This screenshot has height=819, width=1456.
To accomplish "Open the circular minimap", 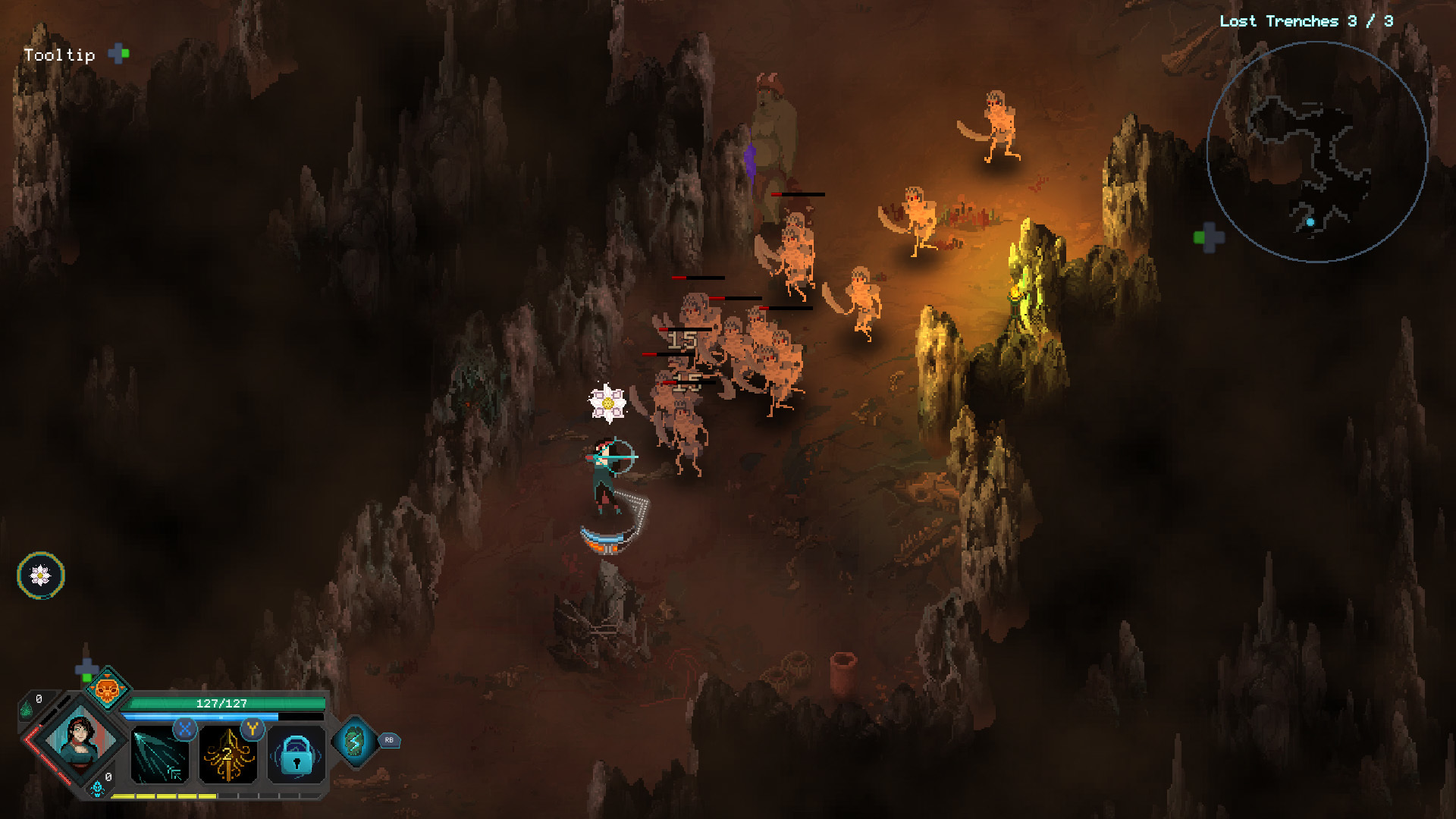I will [1316, 152].
